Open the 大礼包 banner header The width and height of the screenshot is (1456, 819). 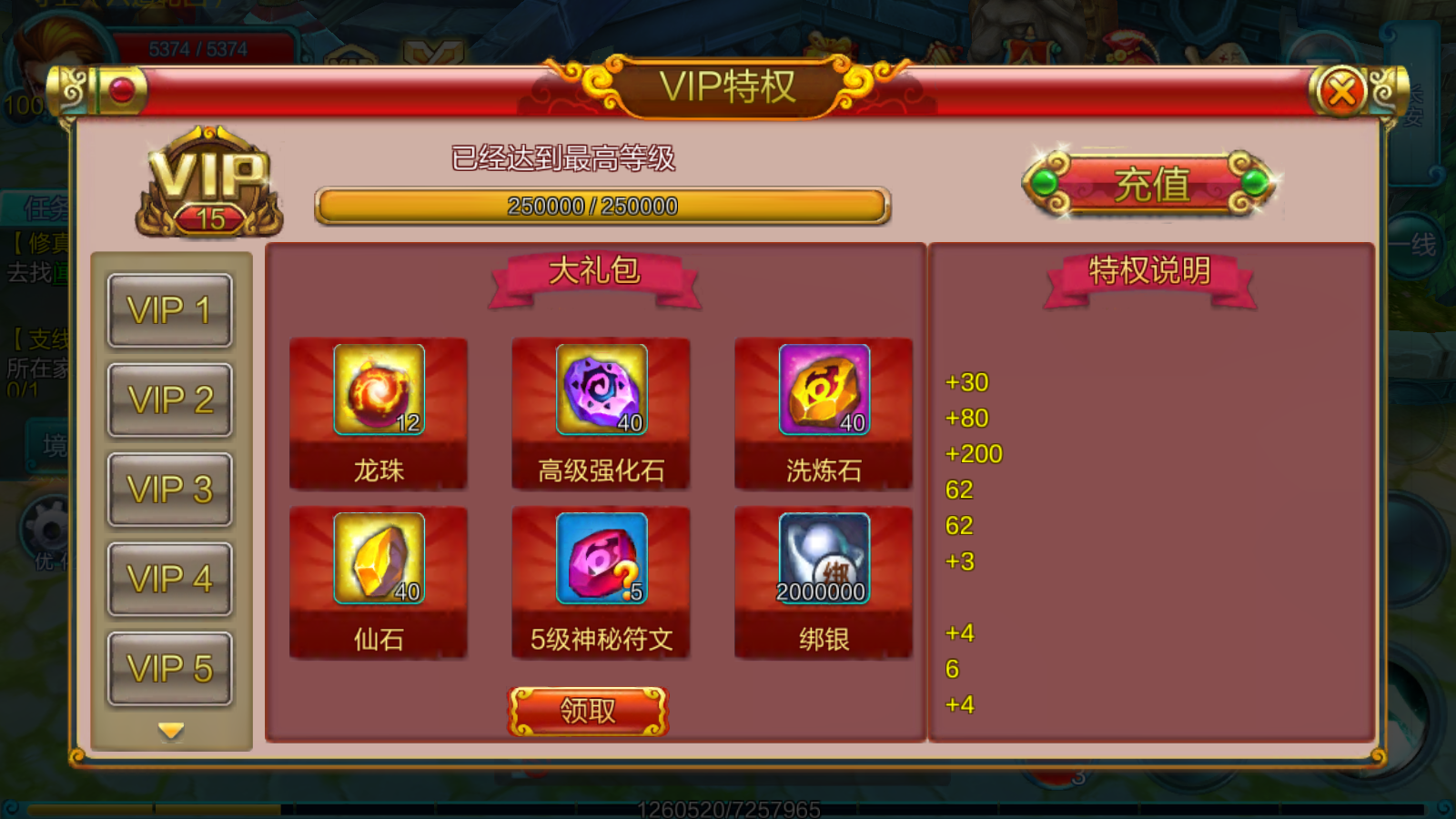593,270
